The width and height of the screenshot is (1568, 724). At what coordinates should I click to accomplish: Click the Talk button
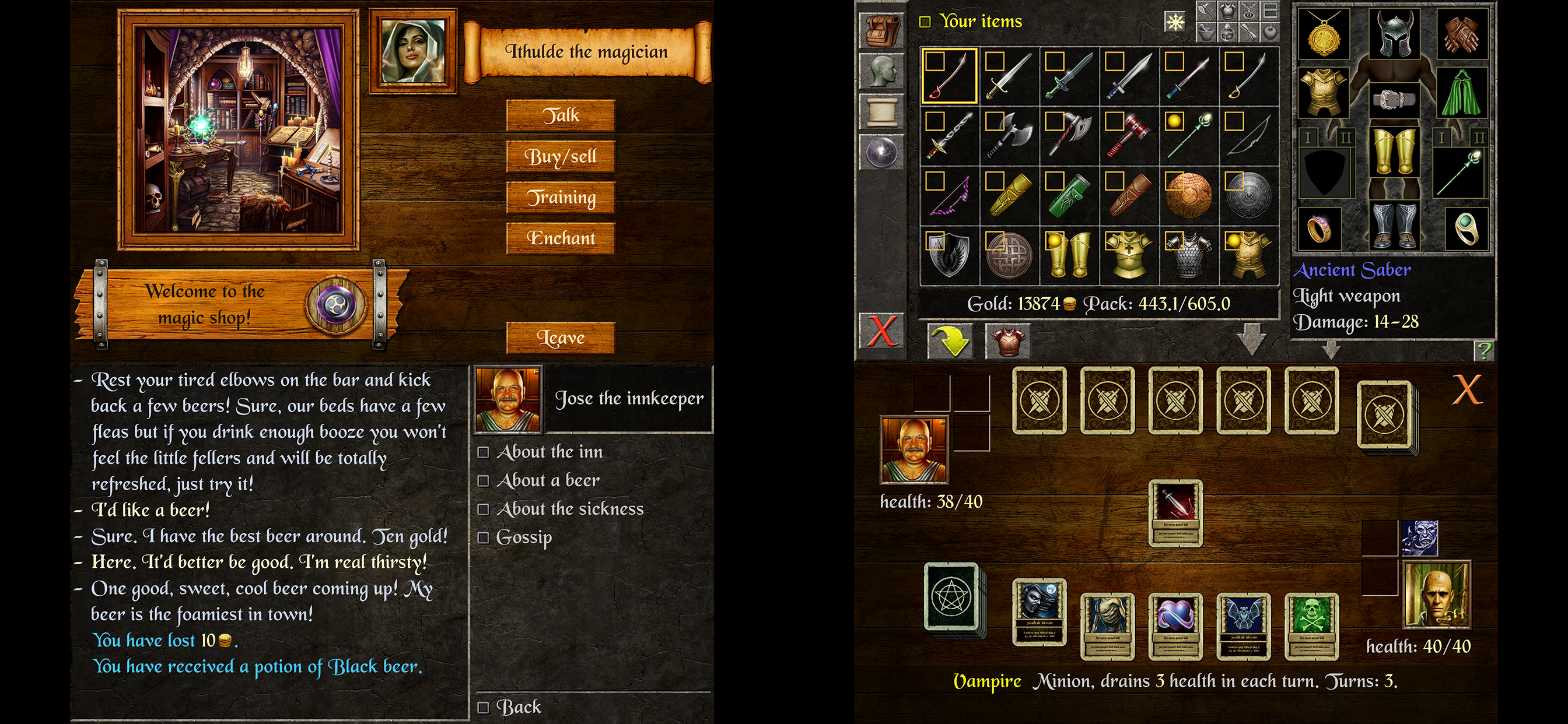(x=561, y=115)
